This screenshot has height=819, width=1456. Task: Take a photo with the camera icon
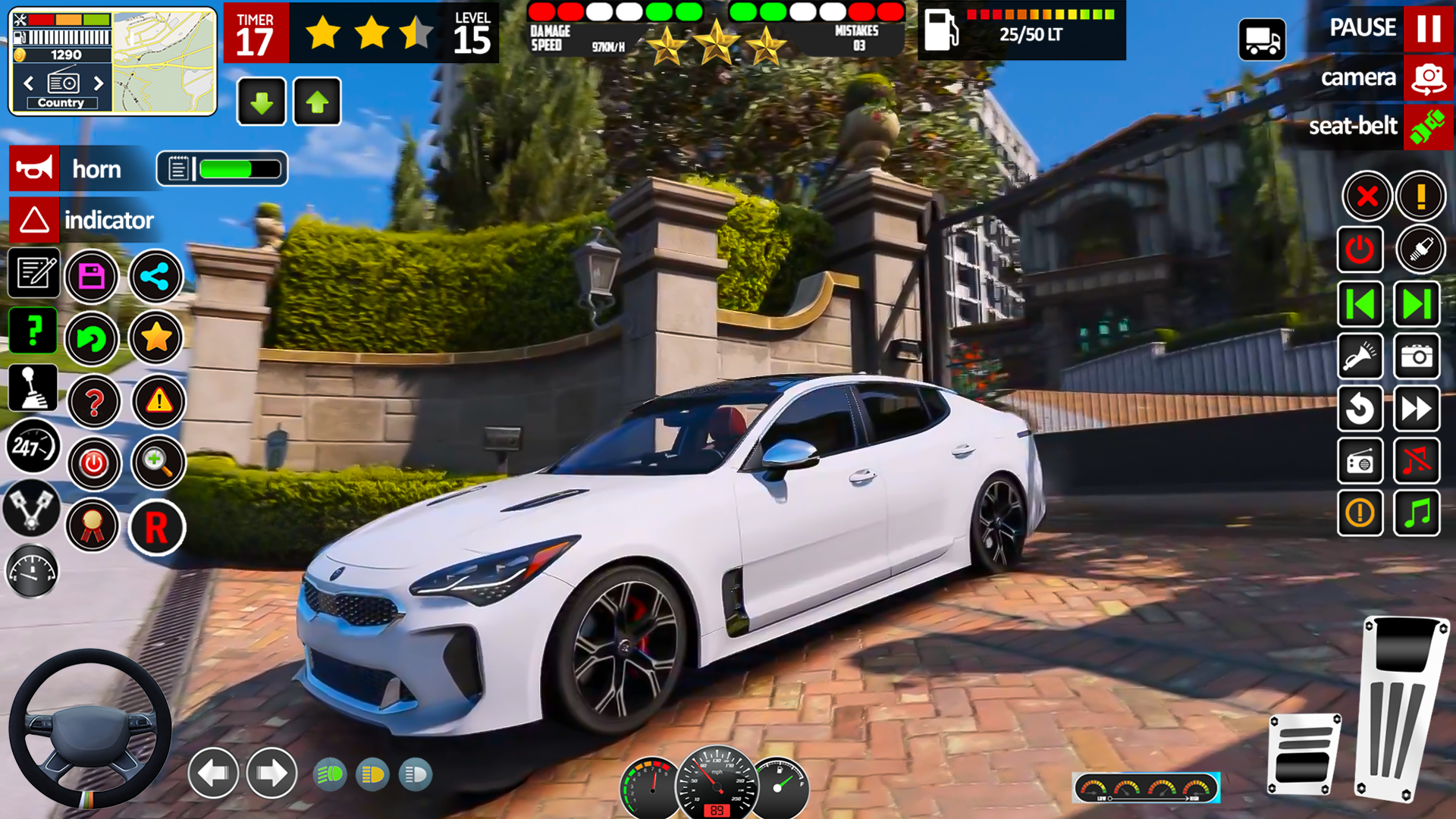[1417, 356]
